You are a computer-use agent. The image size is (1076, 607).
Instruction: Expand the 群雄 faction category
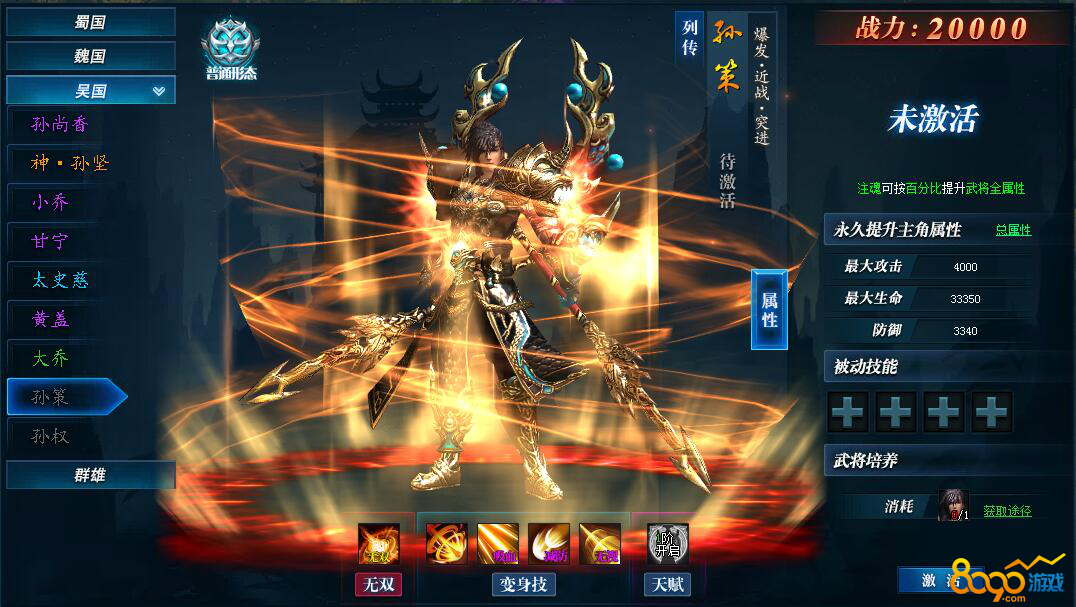(x=90, y=475)
